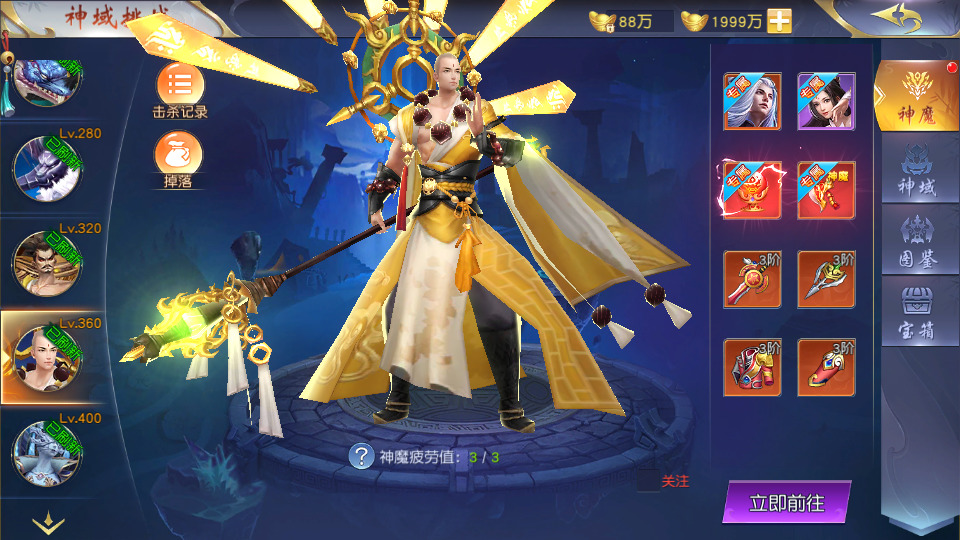Switch to the 神魔 tab
Image resolution: width=960 pixels, height=540 pixels.
click(x=916, y=97)
